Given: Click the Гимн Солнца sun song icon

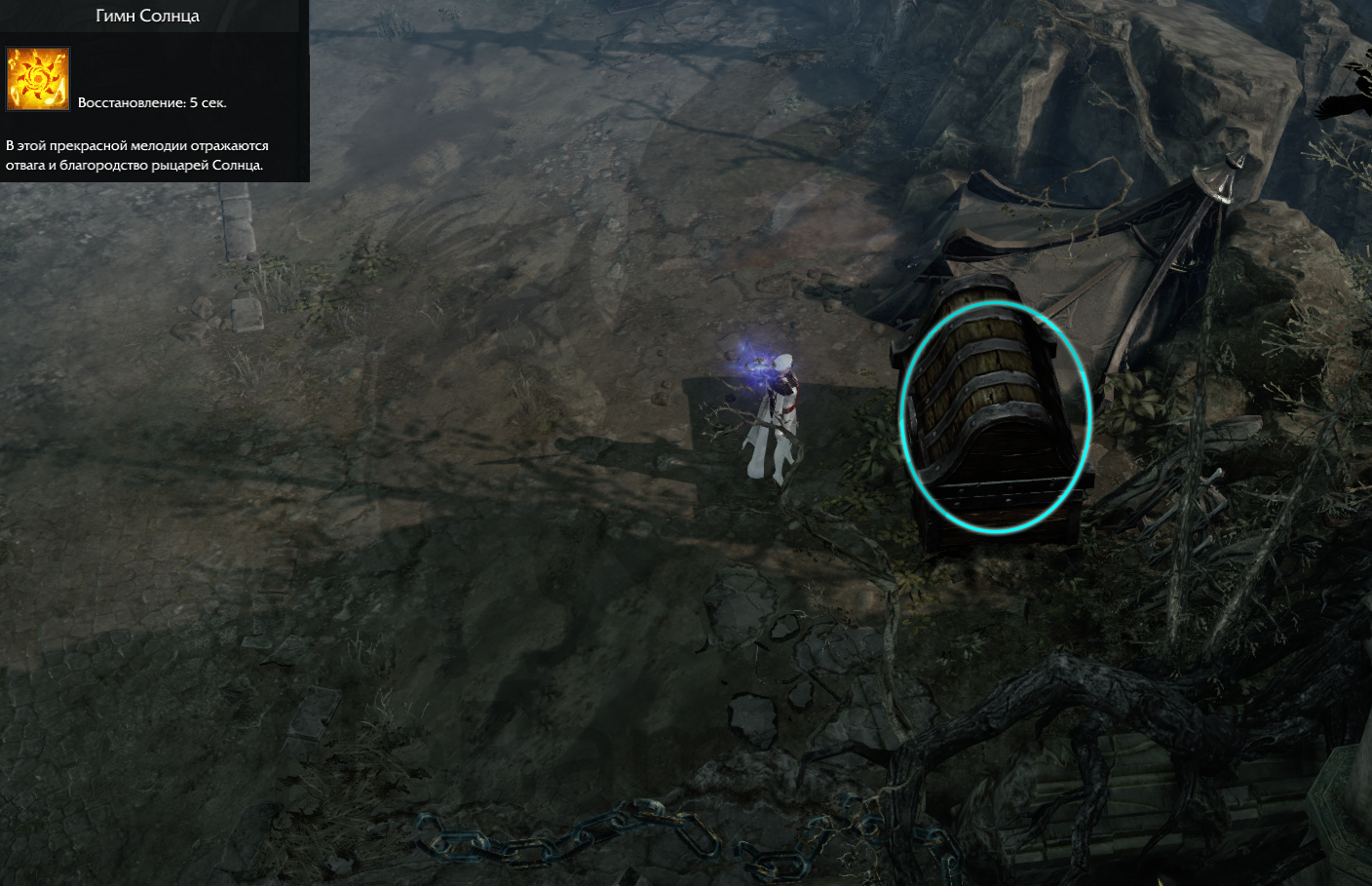Looking at the screenshot, I should point(38,79).
